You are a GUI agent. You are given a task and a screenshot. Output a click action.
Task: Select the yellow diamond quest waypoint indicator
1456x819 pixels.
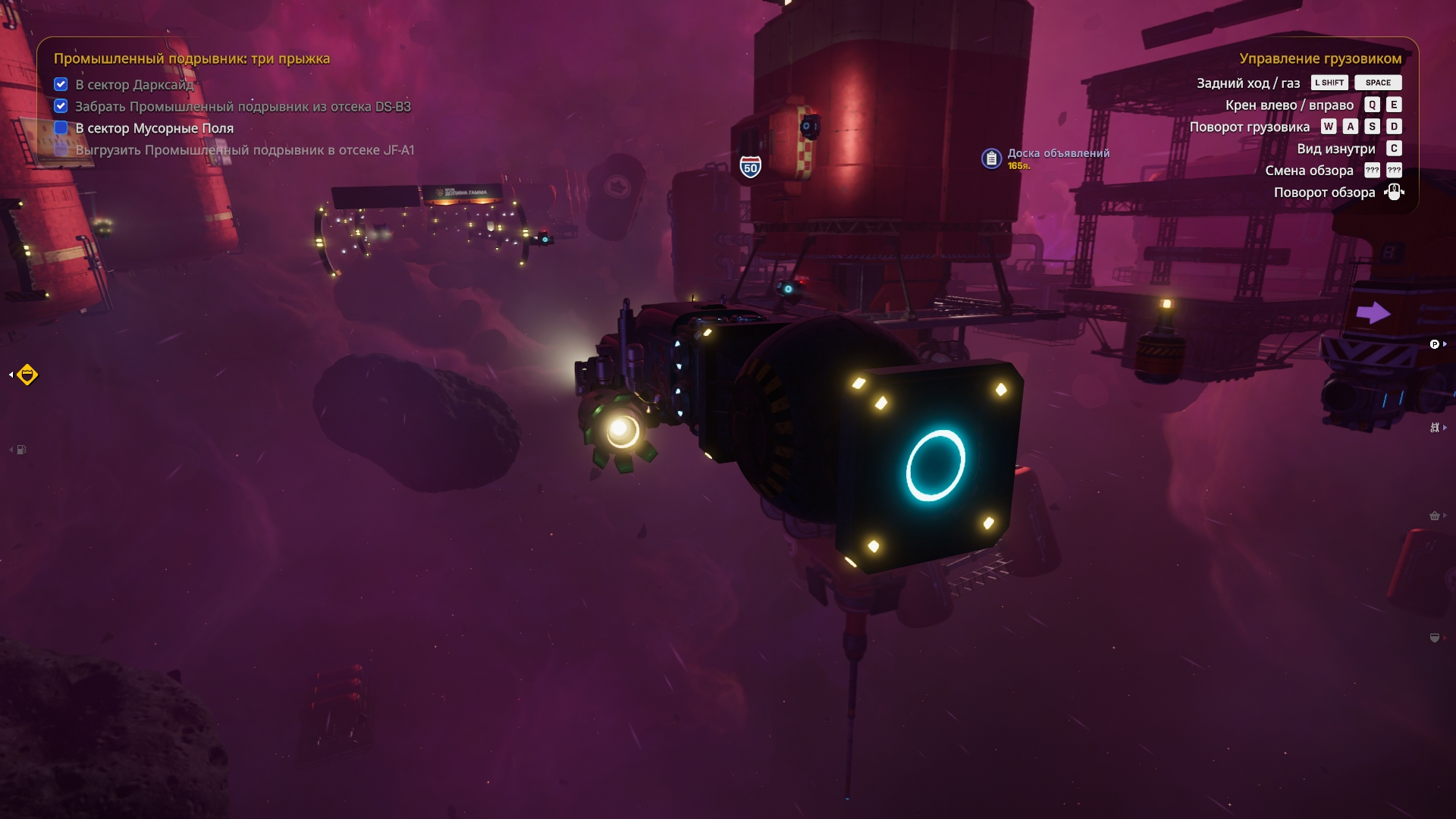27,375
